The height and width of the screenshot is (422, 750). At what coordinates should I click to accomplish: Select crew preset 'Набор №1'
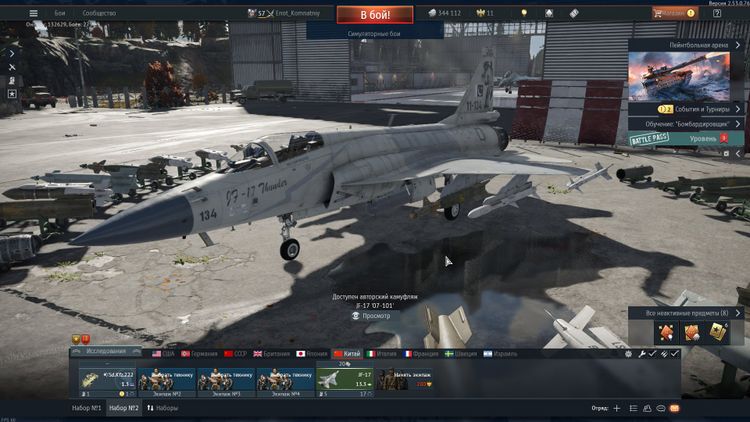[x=86, y=409]
